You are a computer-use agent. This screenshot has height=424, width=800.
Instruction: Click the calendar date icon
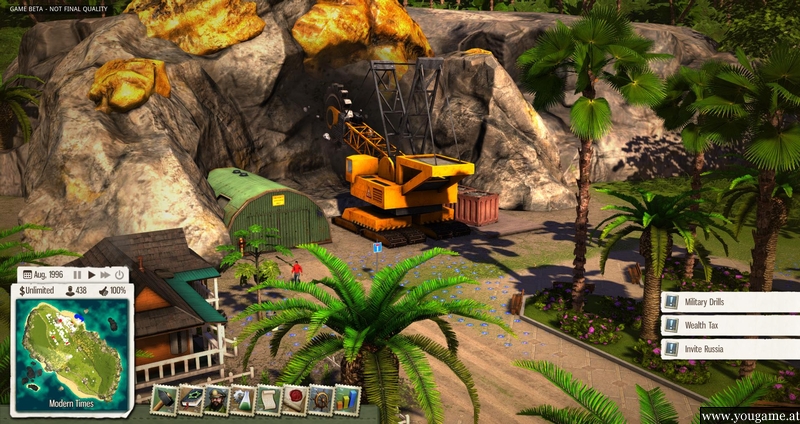[x=27, y=274]
